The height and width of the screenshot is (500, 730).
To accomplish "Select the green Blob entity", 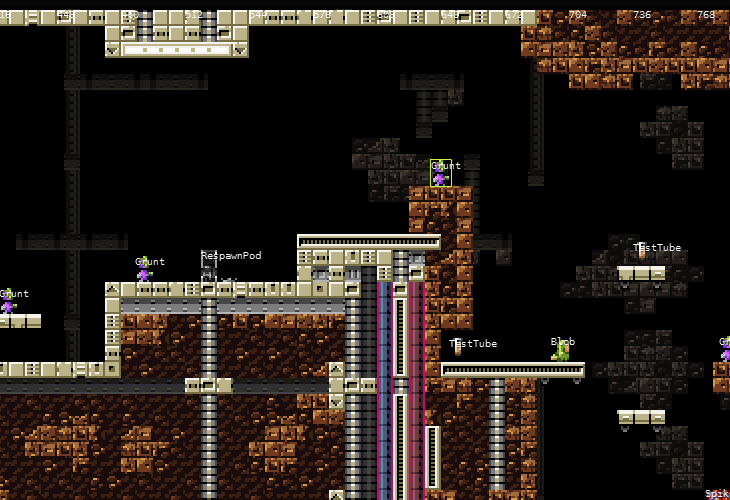I will [x=562, y=351].
